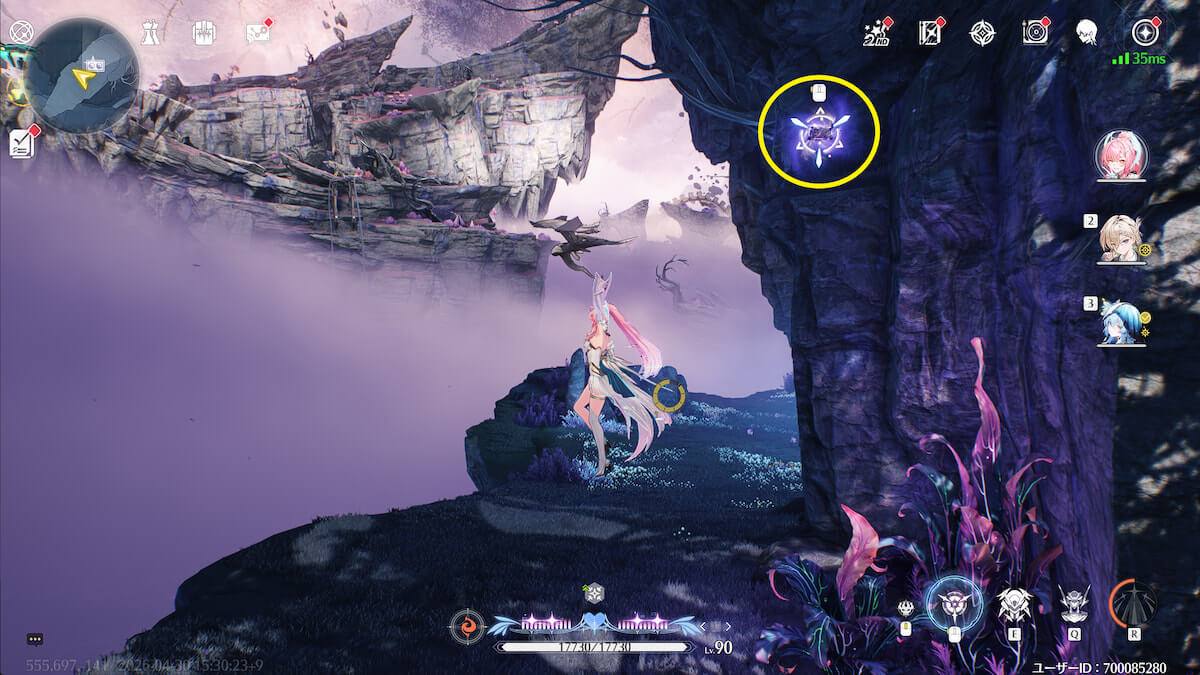Open the record disc icon
The height and width of the screenshot is (675, 1200).
[x=1035, y=33]
